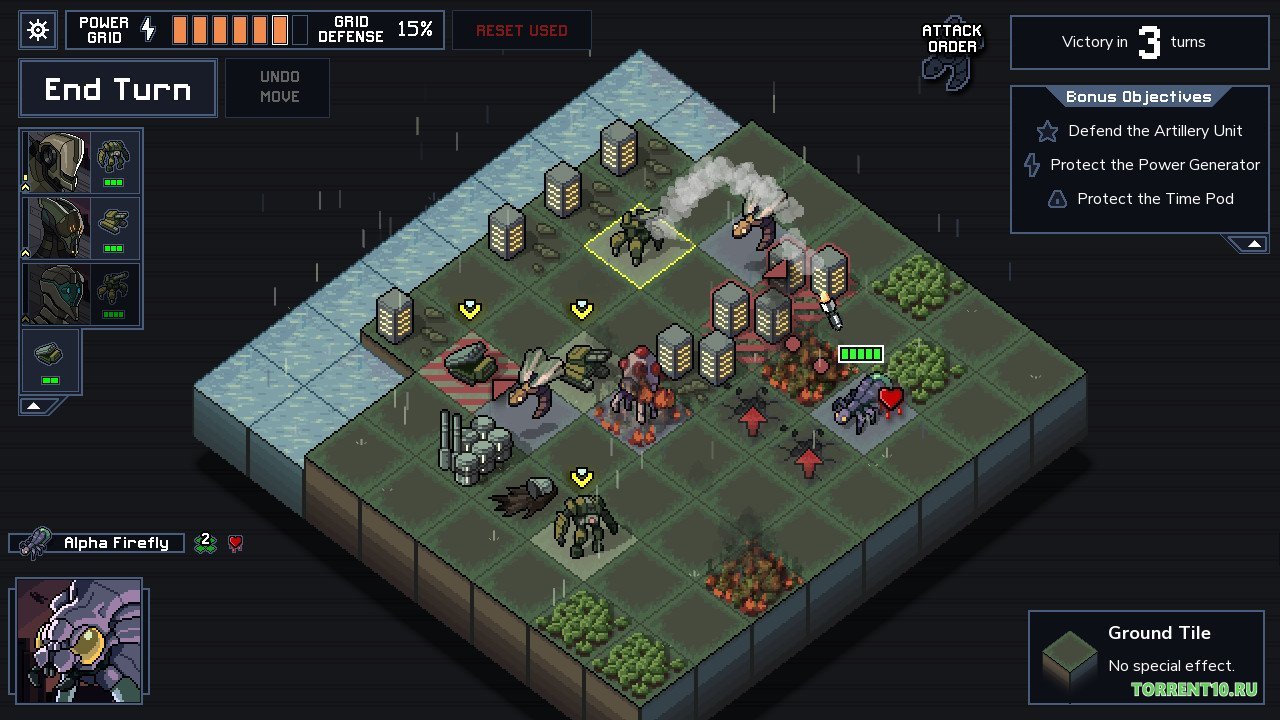Click the Bonus Objectives header tab
This screenshot has width=1280, height=720.
coord(1139,96)
